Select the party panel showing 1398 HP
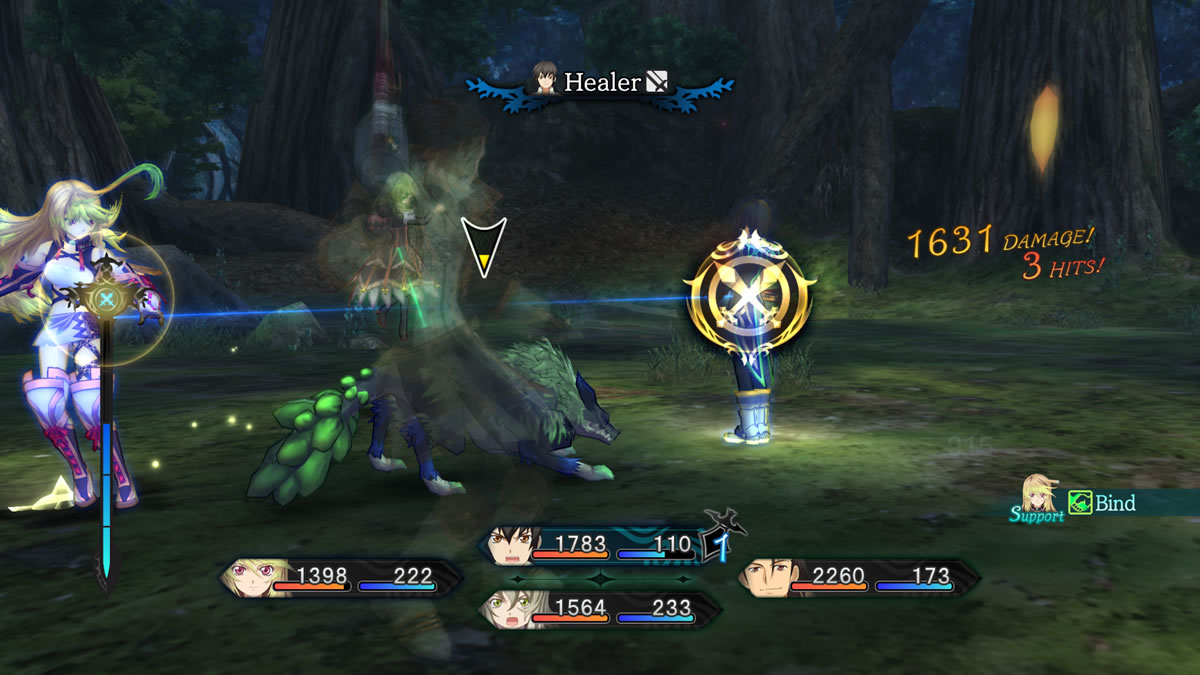 coord(342,578)
